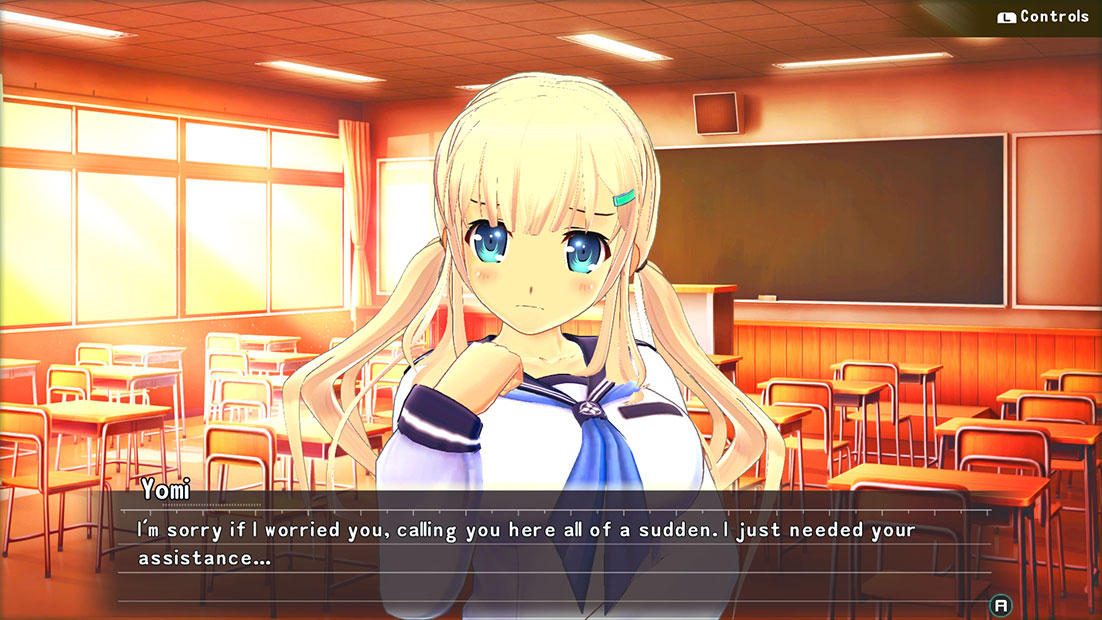Open the Controls panel
Screen dimensions: 1102x620
[x=1043, y=17]
